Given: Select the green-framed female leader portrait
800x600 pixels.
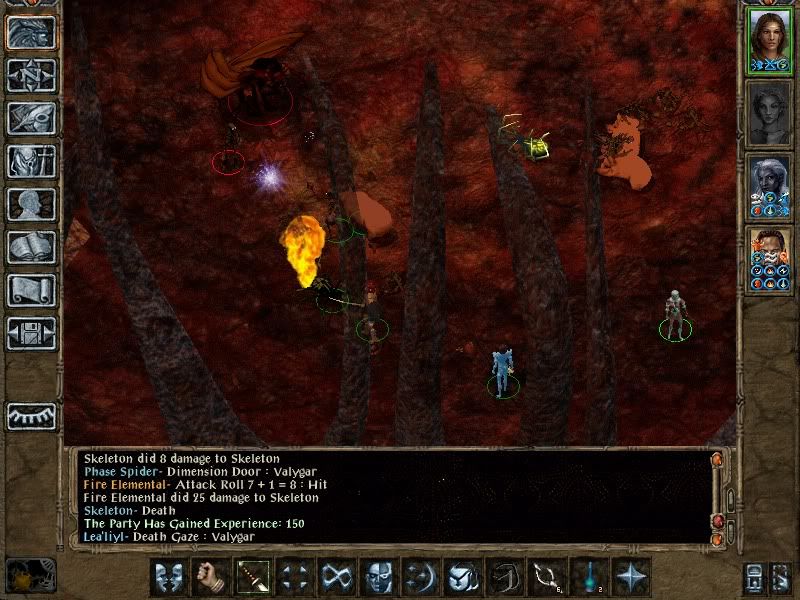Looking at the screenshot, I should [769, 42].
